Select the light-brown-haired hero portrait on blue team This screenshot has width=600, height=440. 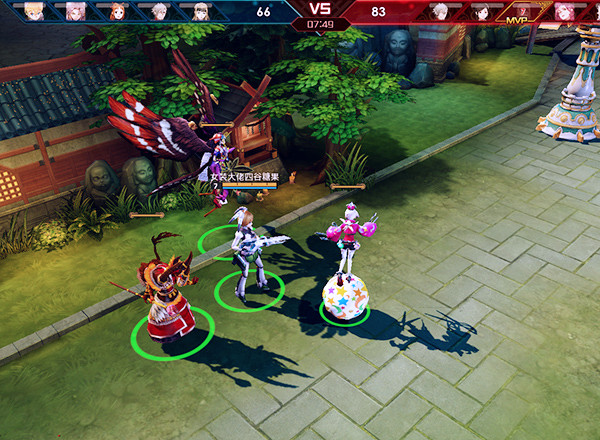pos(201,11)
